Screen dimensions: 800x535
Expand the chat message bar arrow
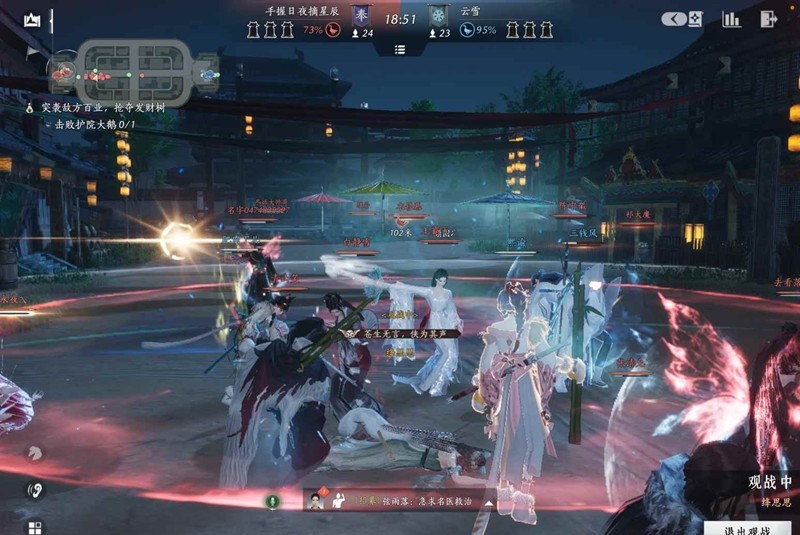pyautogui.click(x=489, y=501)
